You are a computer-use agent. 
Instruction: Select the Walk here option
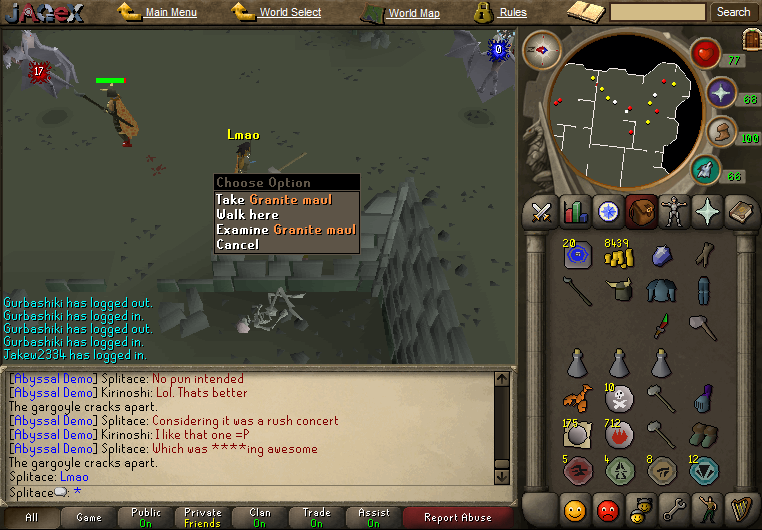[248, 215]
